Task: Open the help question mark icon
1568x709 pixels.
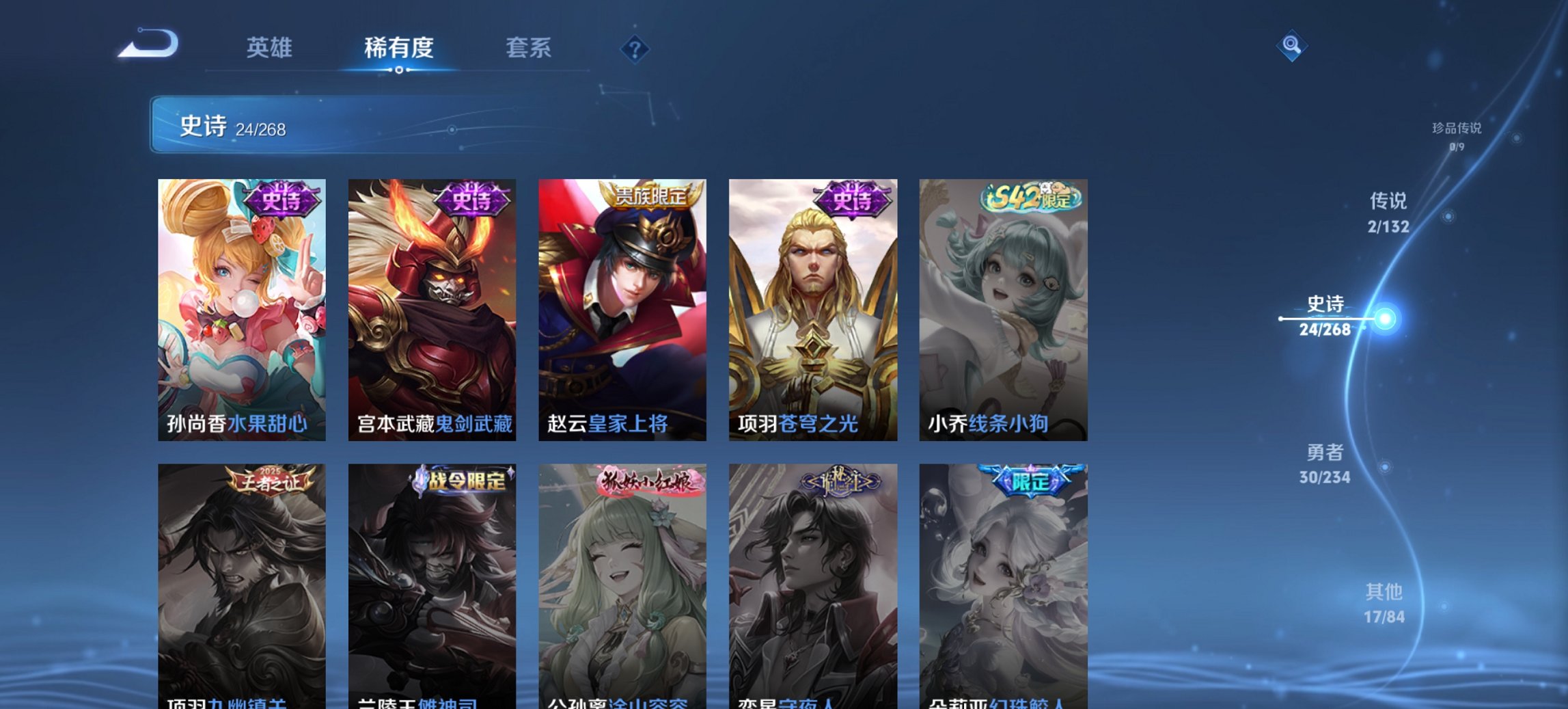Action: [636, 49]
